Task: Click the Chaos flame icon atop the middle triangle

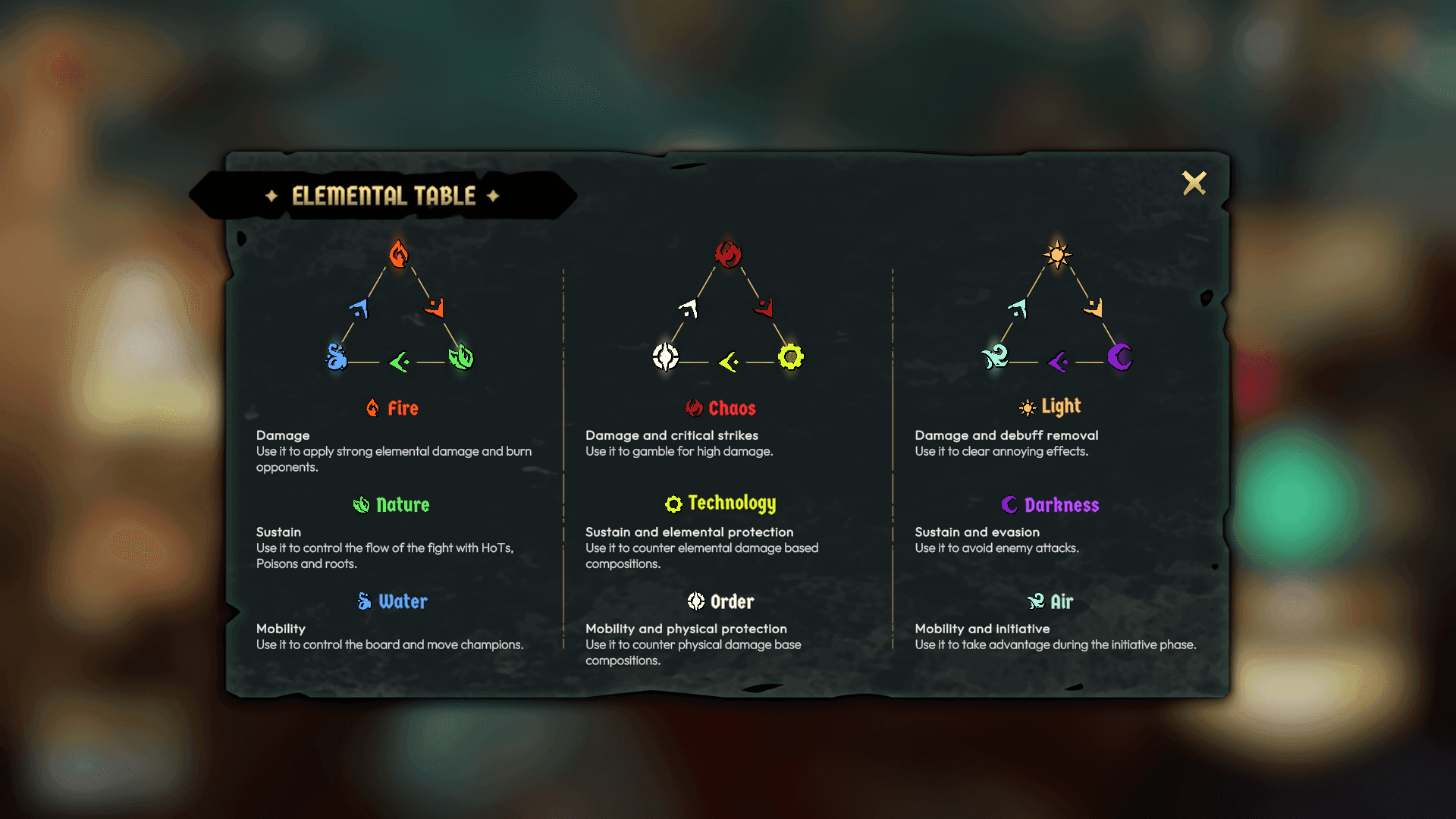Action: 730,253
